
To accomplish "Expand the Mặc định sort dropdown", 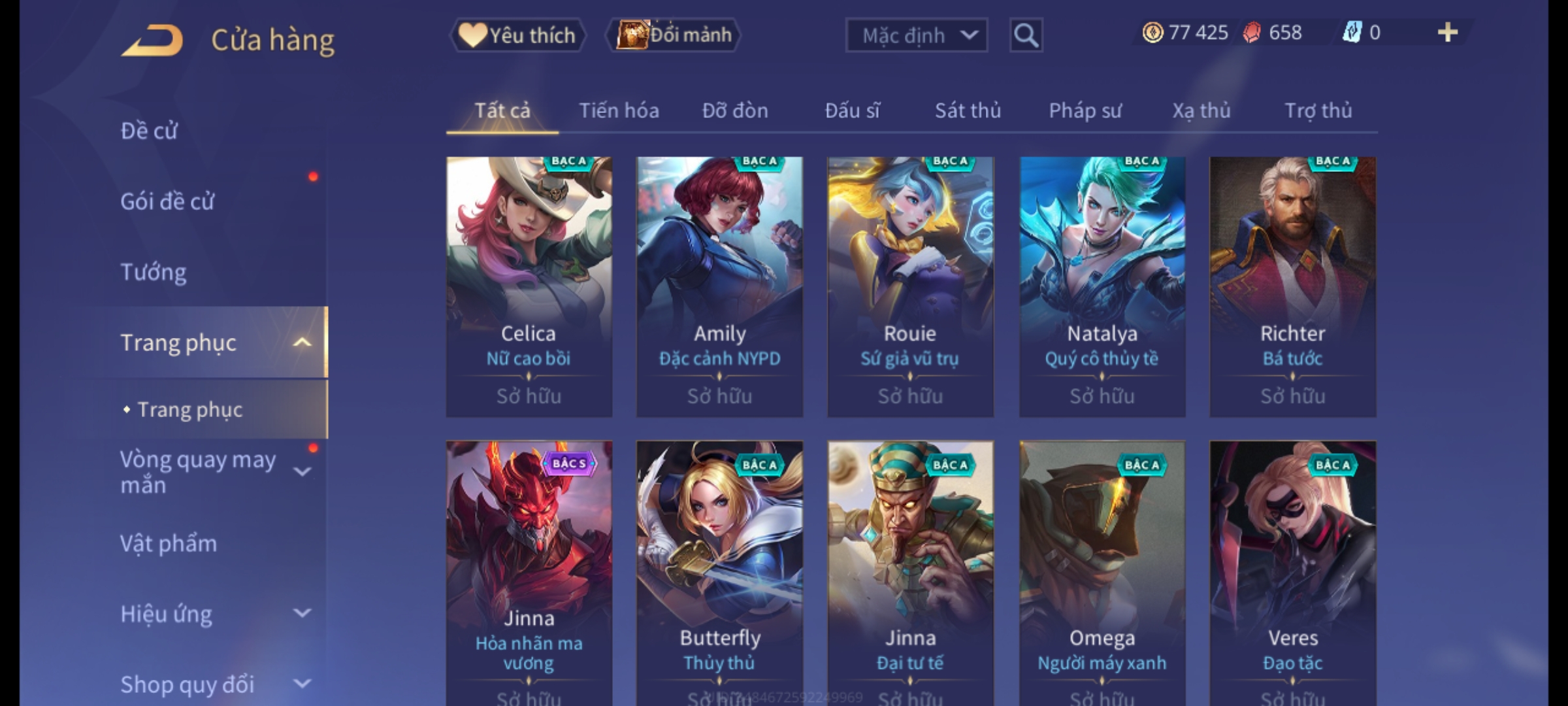I will [x=916, y=35].
